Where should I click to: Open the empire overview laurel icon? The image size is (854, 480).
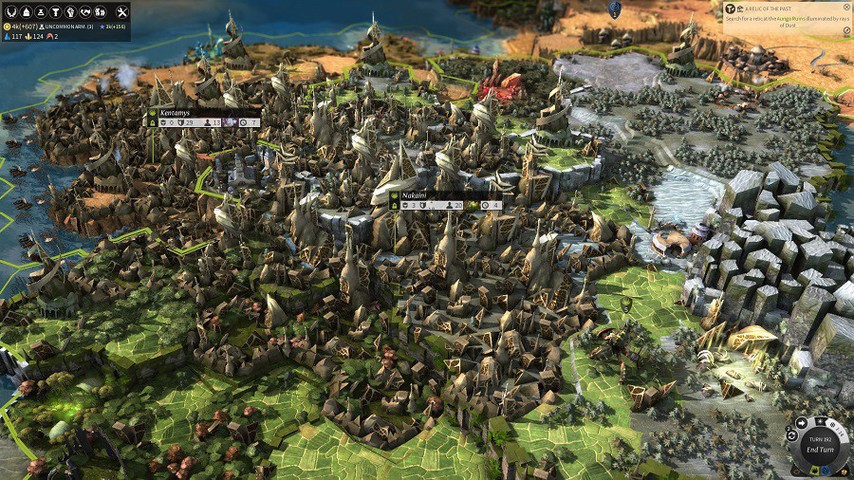[x=9, y=11]
